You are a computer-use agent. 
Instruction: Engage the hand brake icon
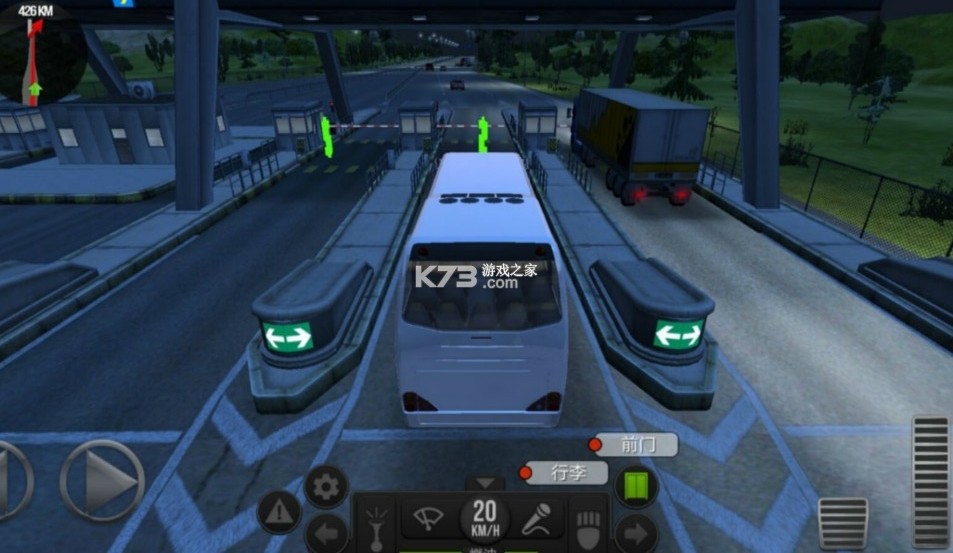click(587, 527)
